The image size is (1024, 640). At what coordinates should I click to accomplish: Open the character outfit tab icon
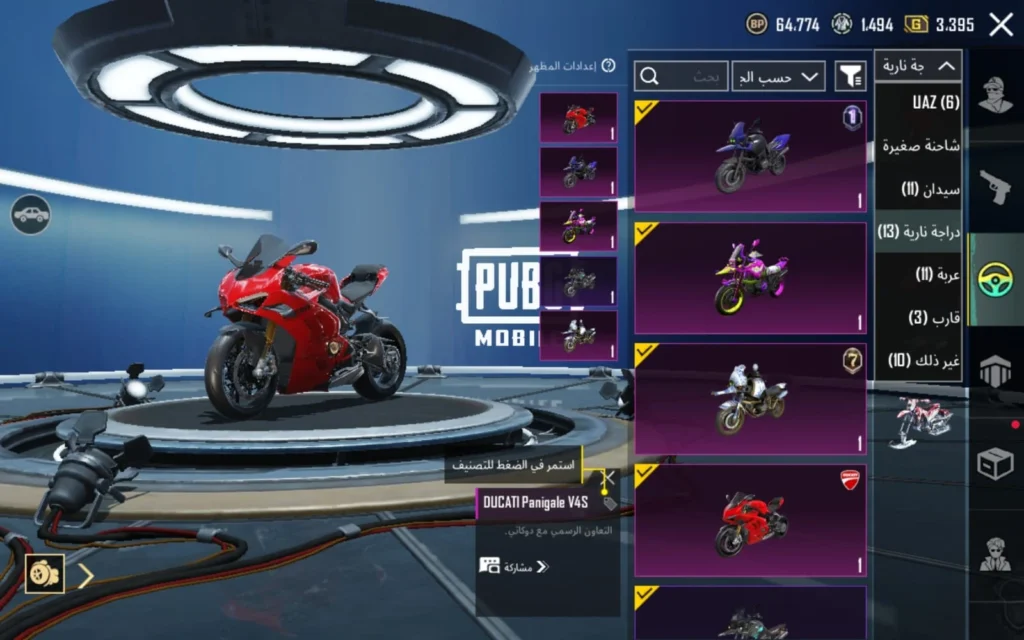coord(995,98)
